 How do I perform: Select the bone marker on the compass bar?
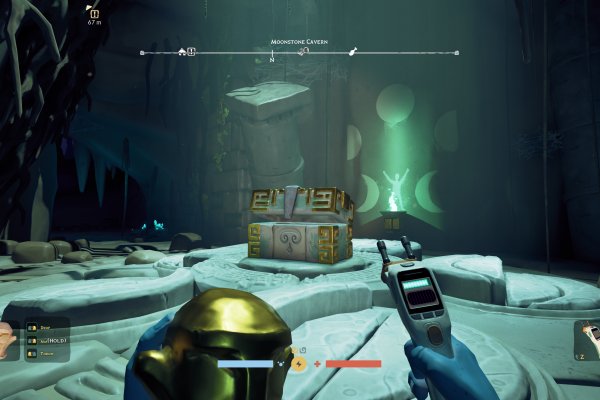point(352,51)
